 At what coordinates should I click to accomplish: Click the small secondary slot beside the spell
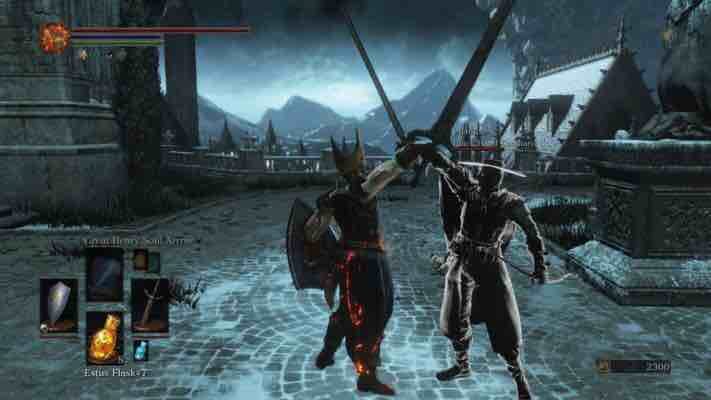141,261
